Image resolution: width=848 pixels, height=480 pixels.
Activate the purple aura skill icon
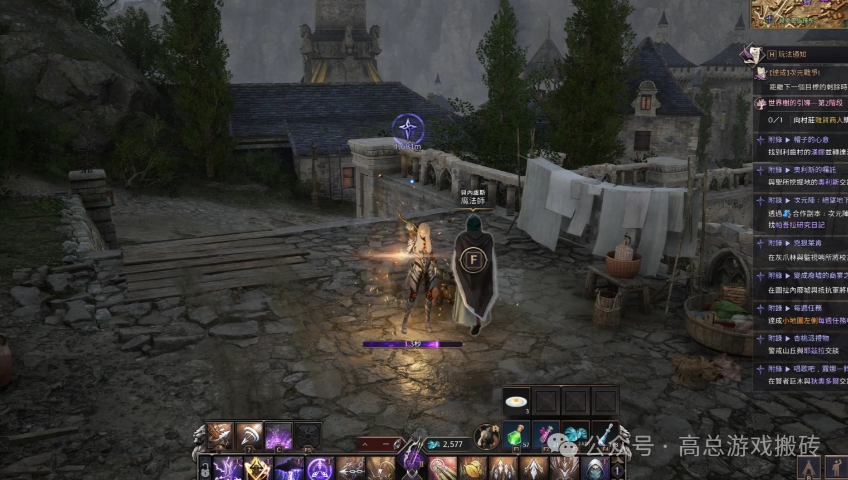point(278,436)
